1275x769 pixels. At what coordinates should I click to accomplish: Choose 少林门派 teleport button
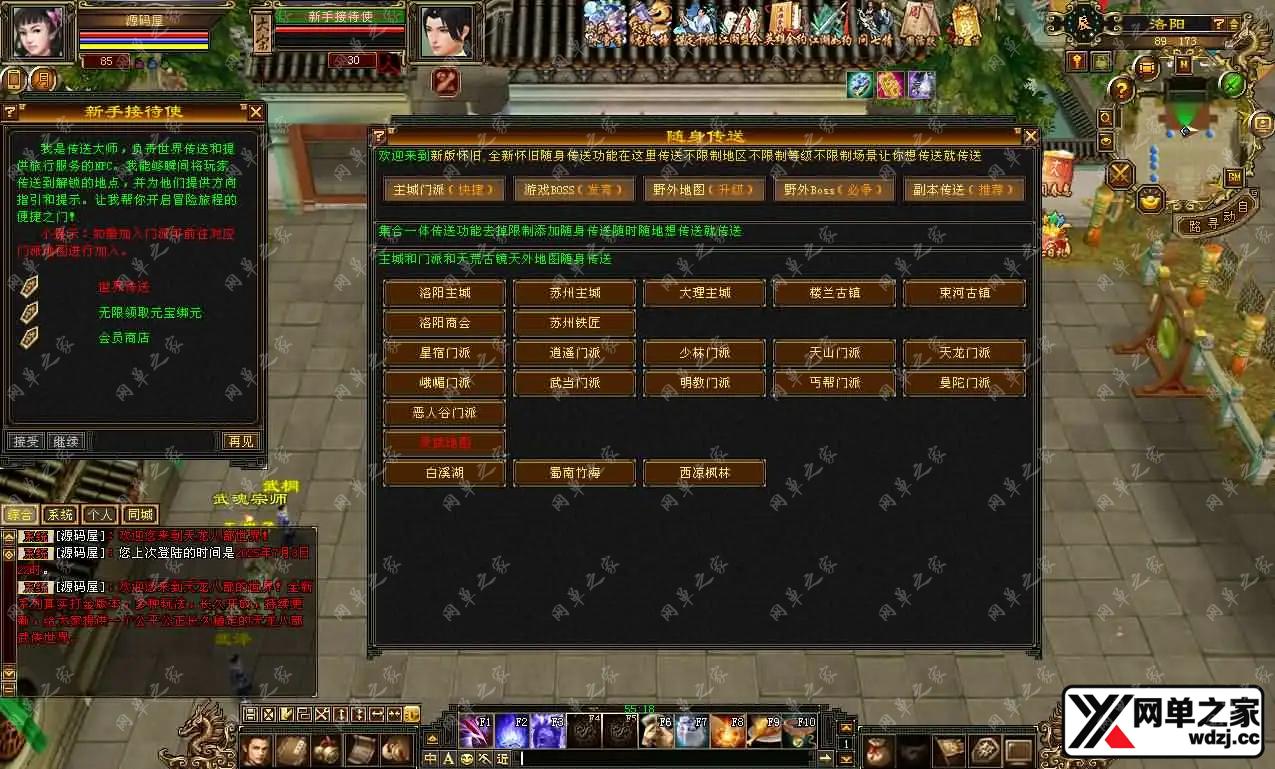click(705, 353)
